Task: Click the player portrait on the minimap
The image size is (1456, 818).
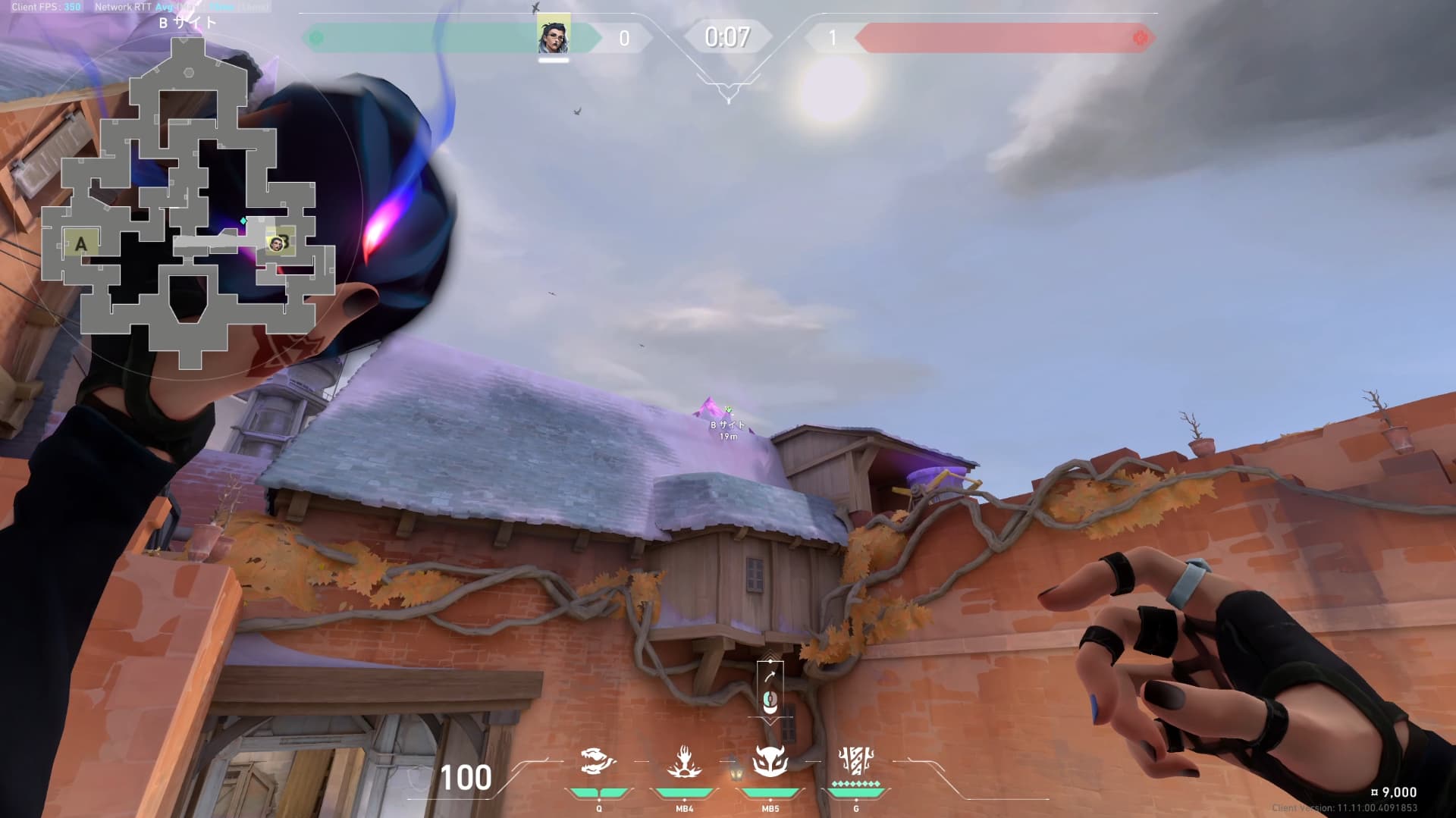Action: point(277,243)
